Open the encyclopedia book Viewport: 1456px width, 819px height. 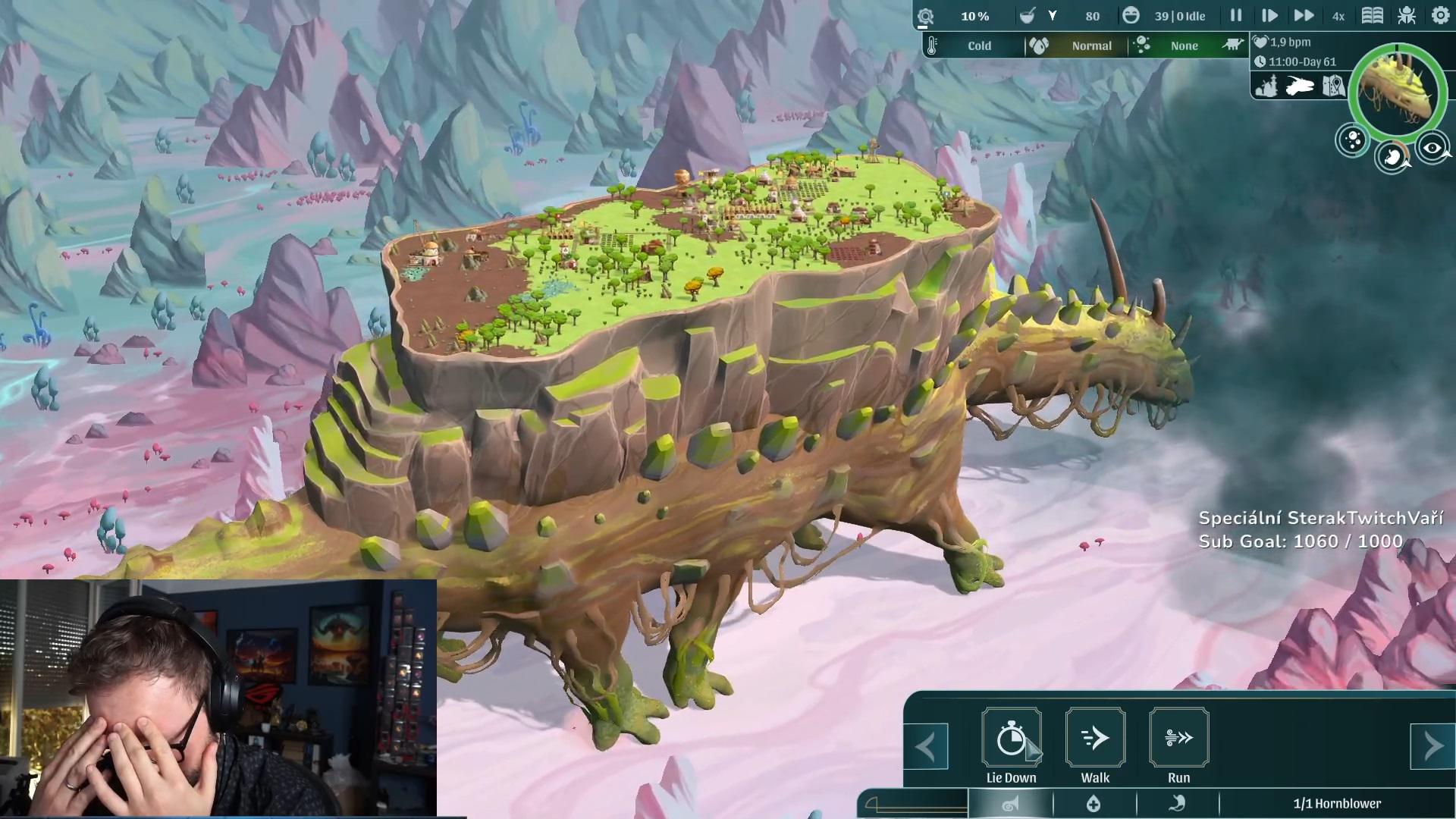click(1373, 16)
